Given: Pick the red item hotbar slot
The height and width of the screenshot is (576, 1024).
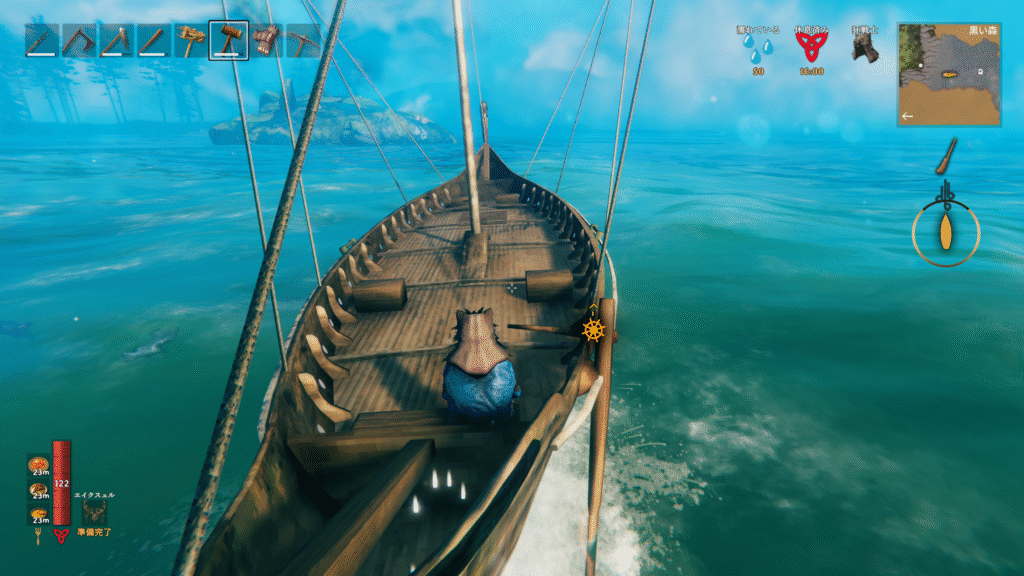Looking at the screenshot, I should 266,41.
